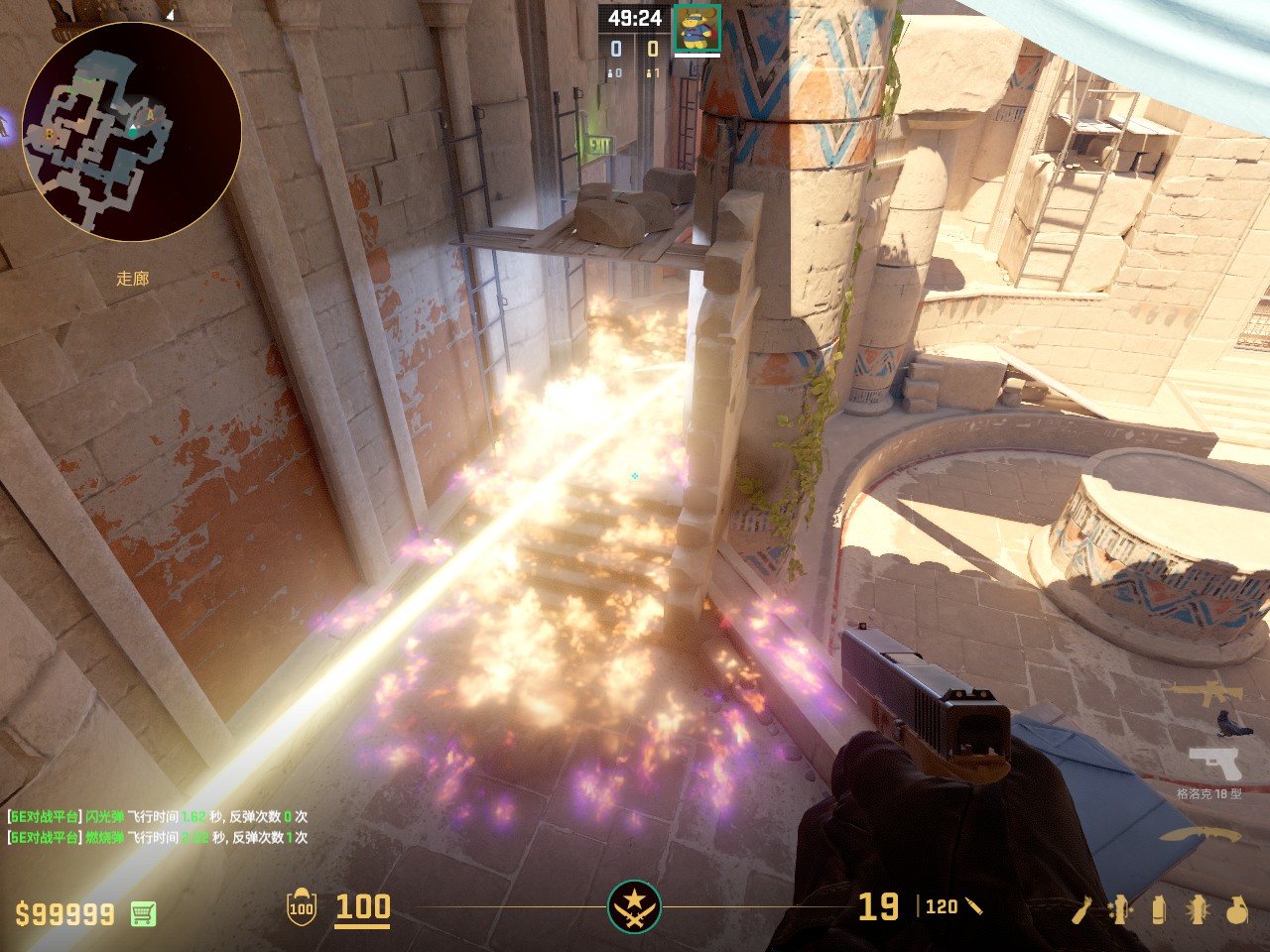Open the buy menu cart icon
This screenshot has width=1270, height=952.
point(143,913)
